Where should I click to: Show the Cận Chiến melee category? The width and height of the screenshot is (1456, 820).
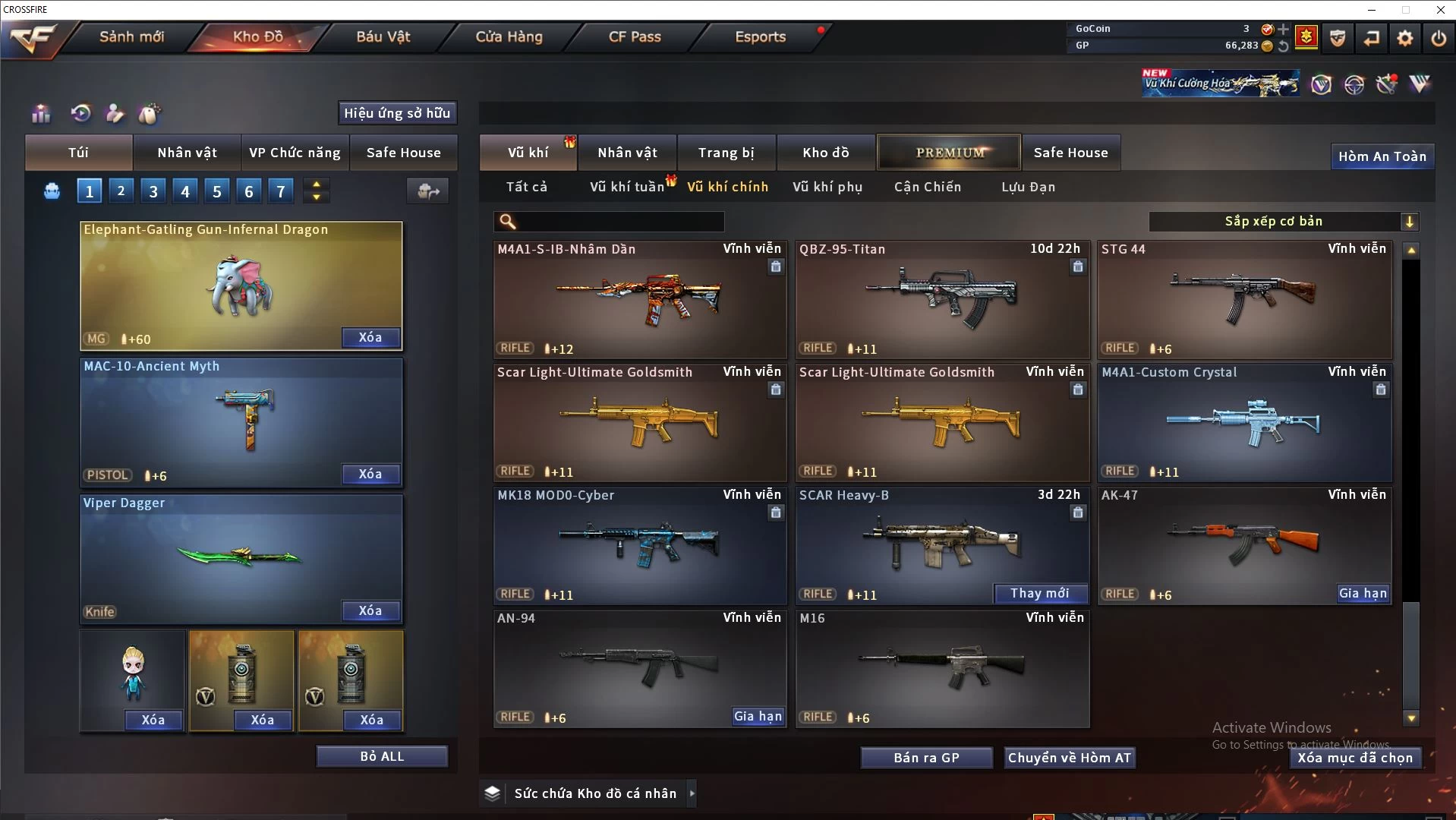click(x=927, y=187)
